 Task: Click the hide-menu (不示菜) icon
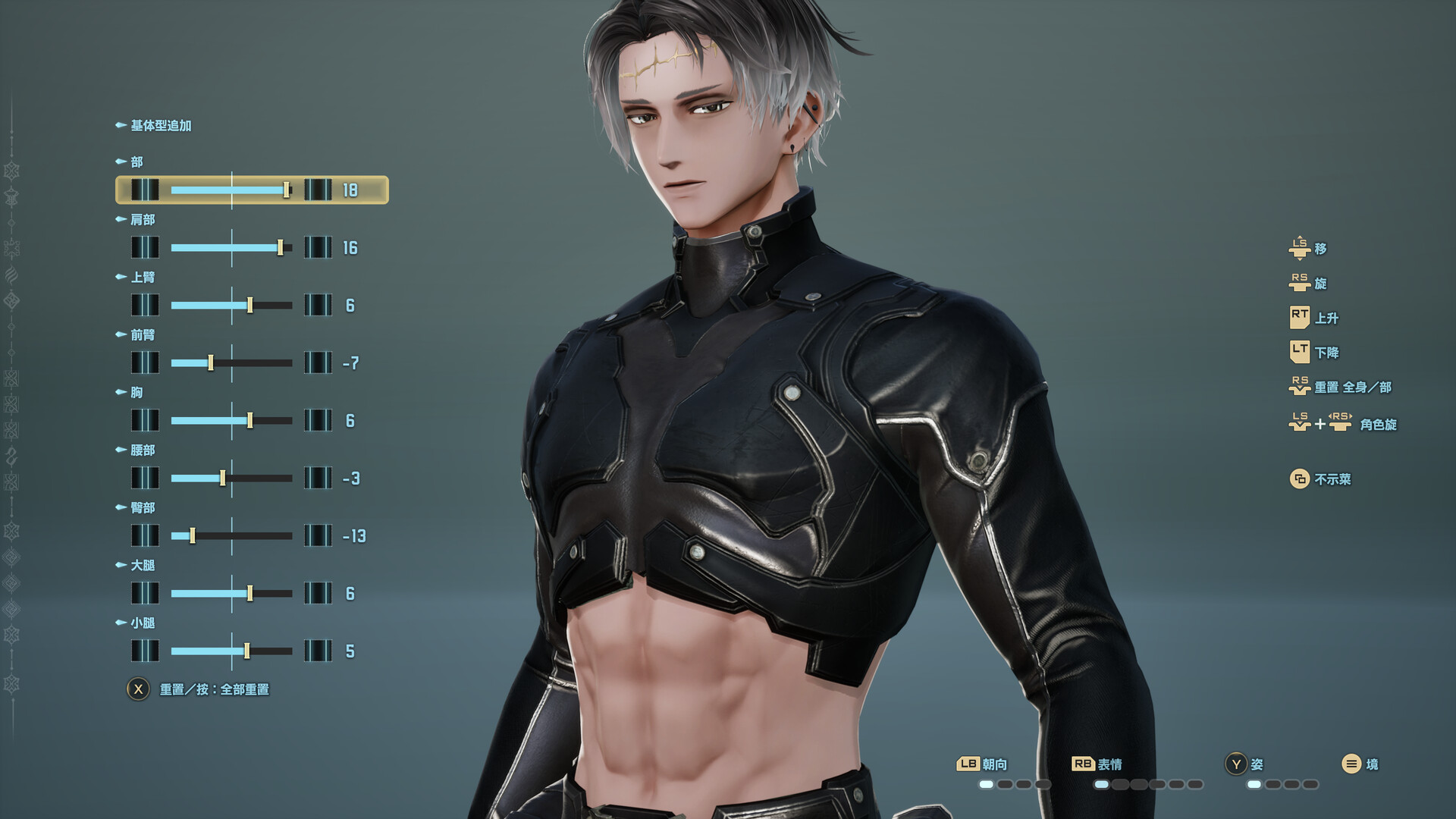pyautogui.click(x=1300, y=479)
